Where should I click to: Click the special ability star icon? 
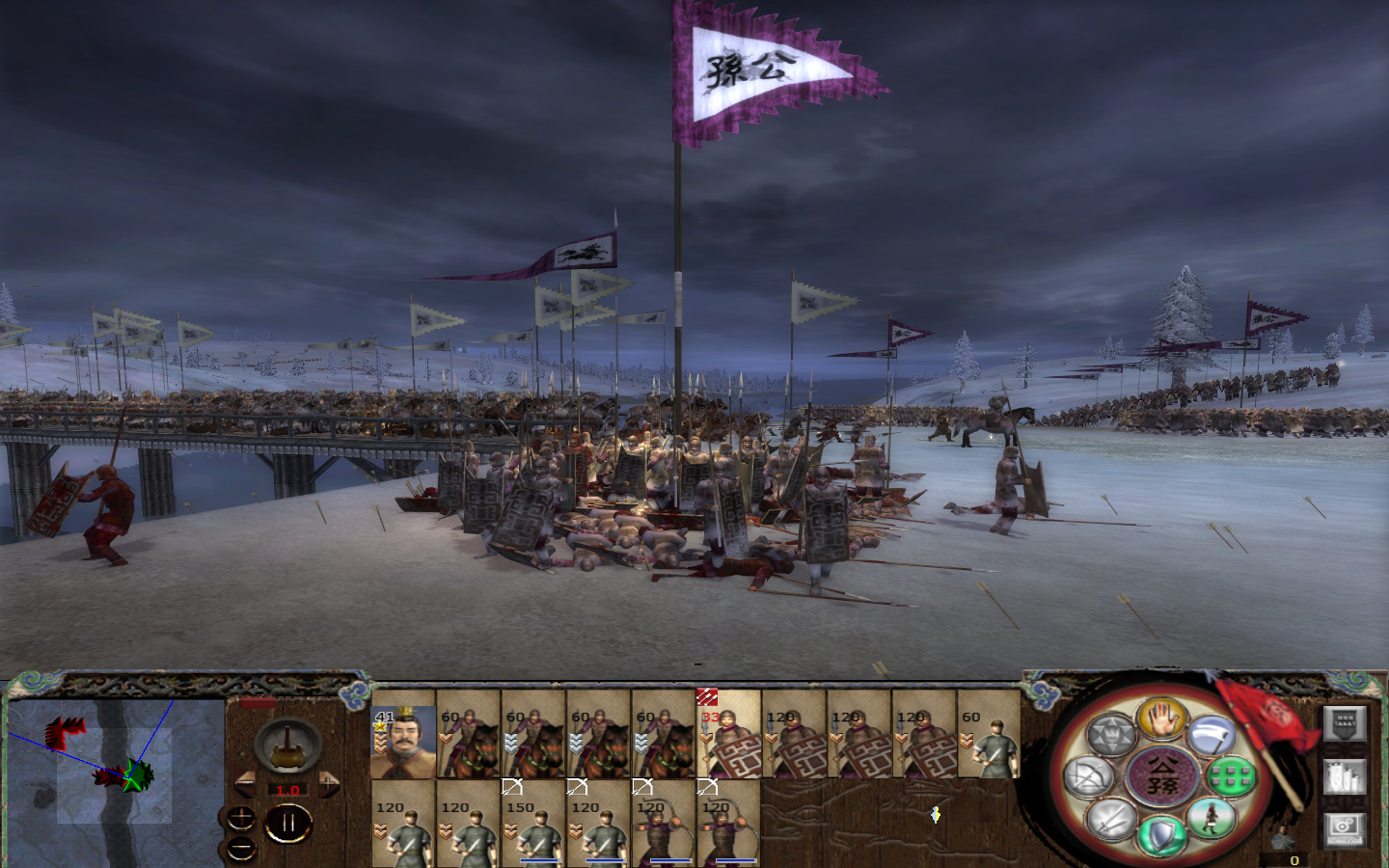coord(1112,733)
